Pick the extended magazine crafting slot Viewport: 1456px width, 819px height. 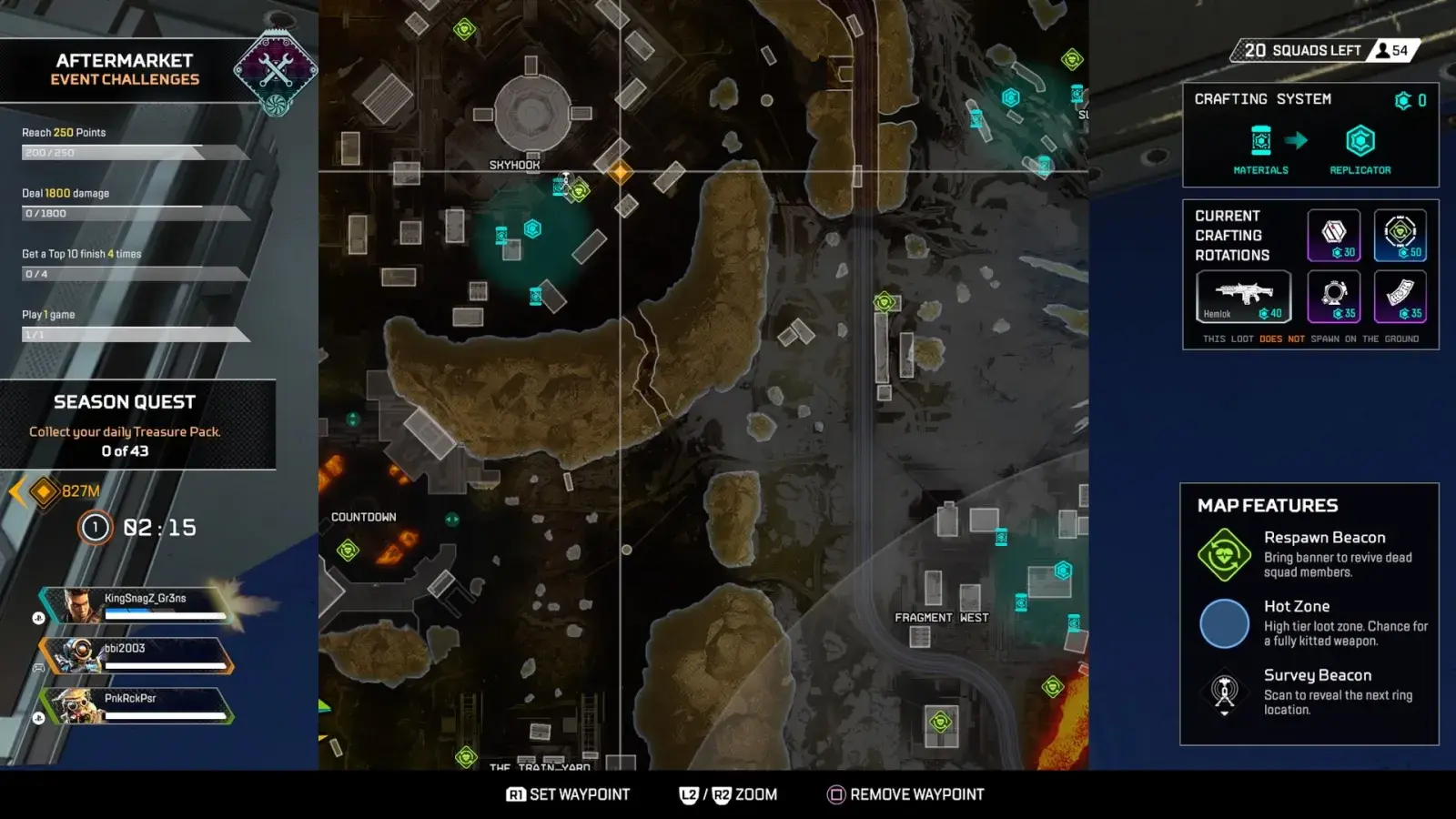pyautogui.click(x=1400, y=297)
